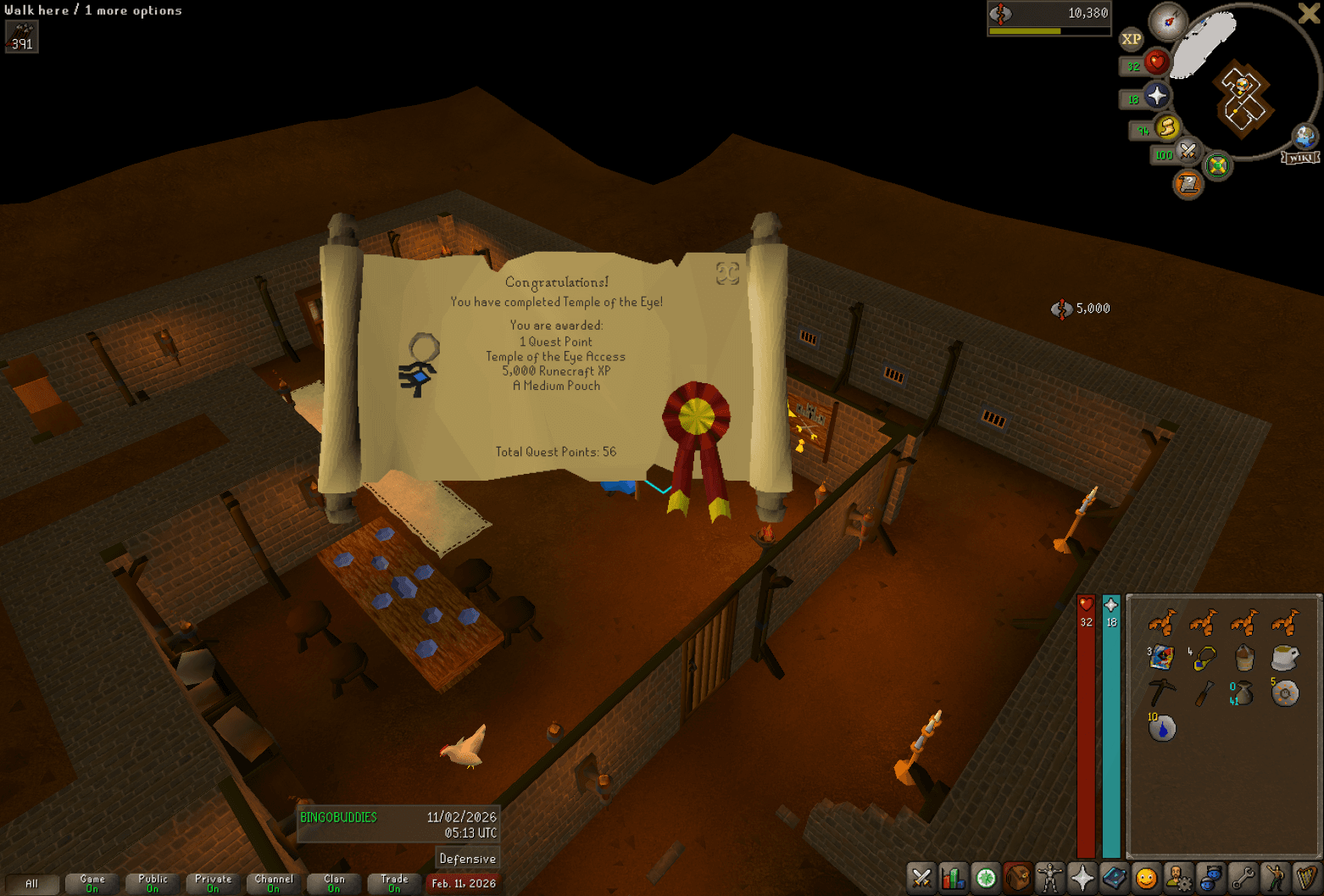Open the Emotes tab
Screen dimensions: 1324x896
pyautogui.click(x=1274, y=879)
